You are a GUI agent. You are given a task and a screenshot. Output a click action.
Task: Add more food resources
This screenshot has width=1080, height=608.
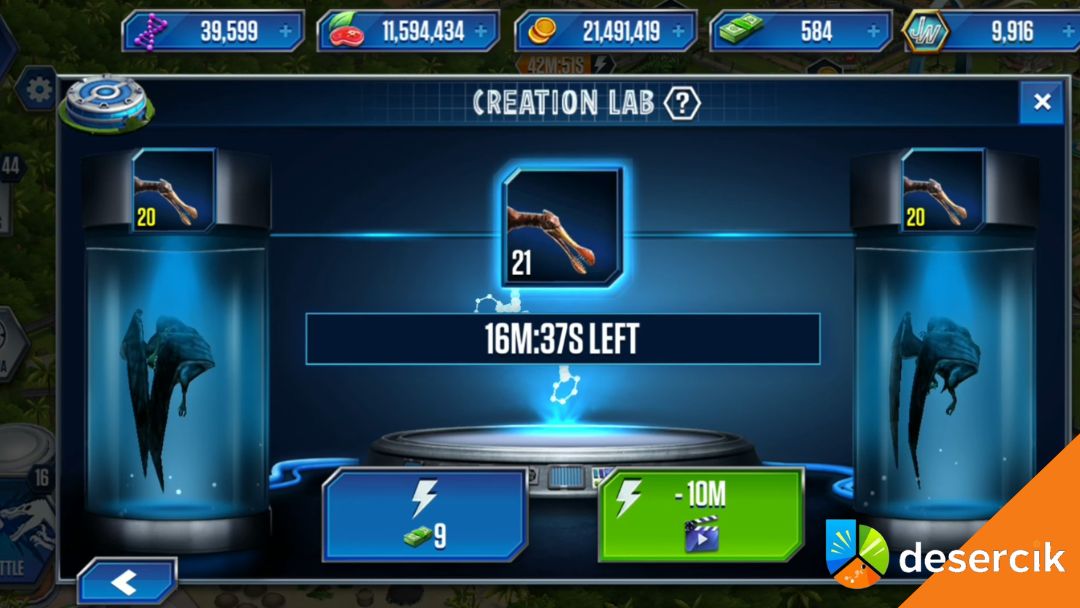(482, 31)
